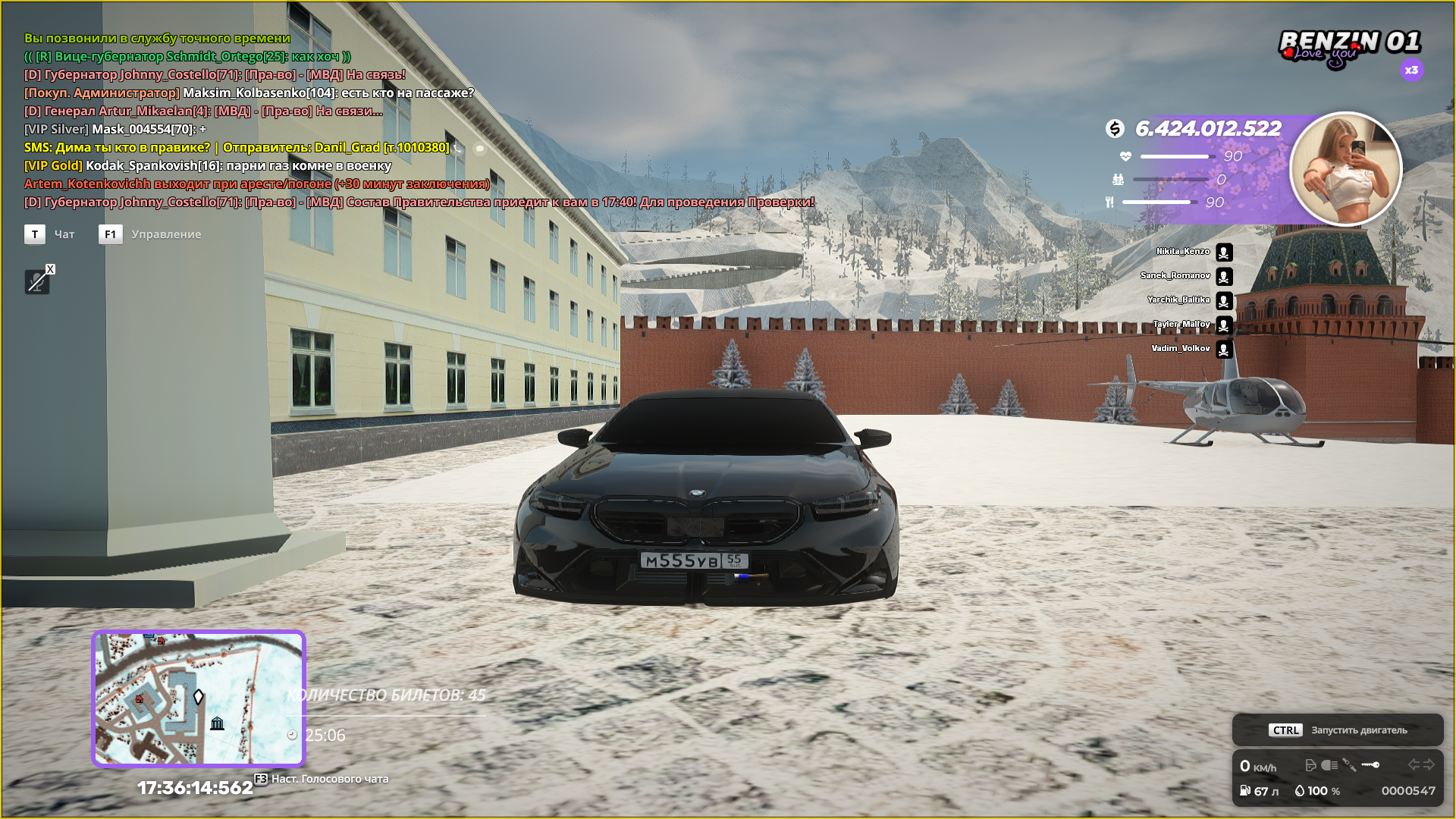Select Sanek_Romanov in the voice list
The image size is (1456, 819).
click(x=1175, y=276)
